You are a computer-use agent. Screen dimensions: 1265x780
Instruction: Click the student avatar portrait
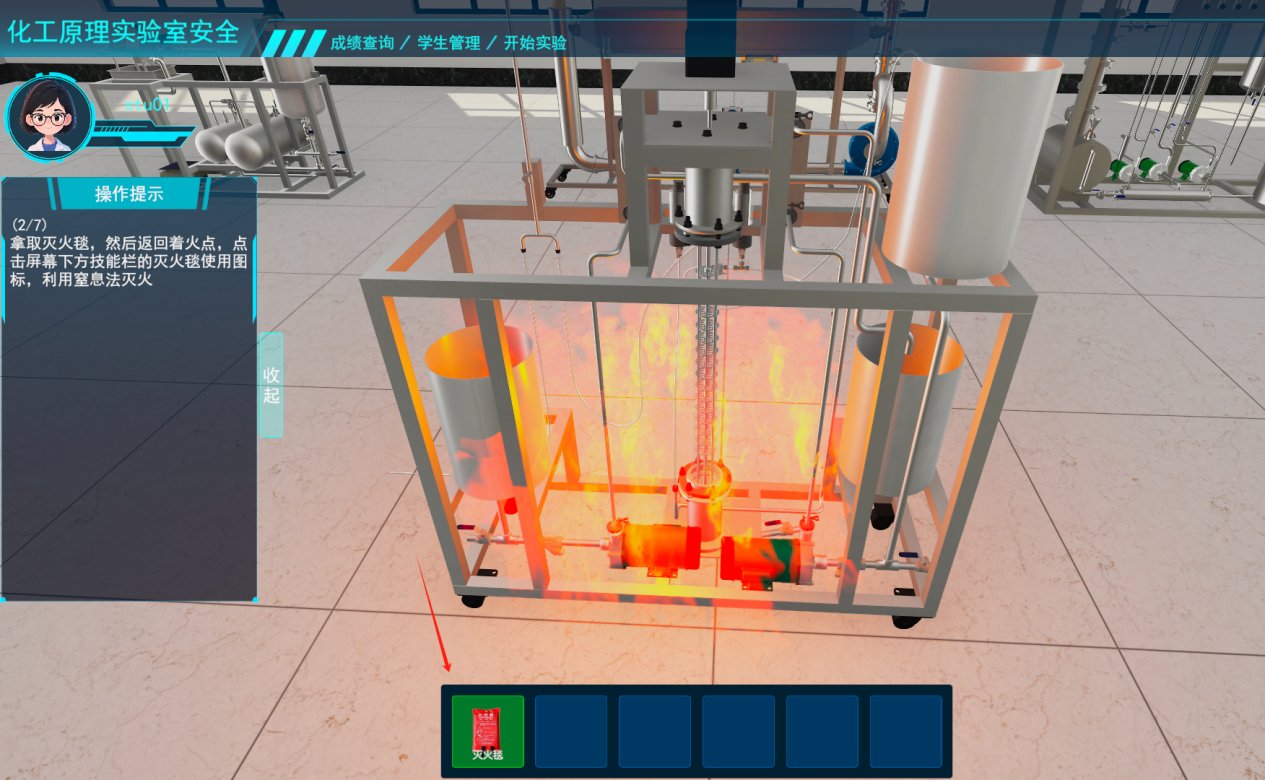[49, 118]
